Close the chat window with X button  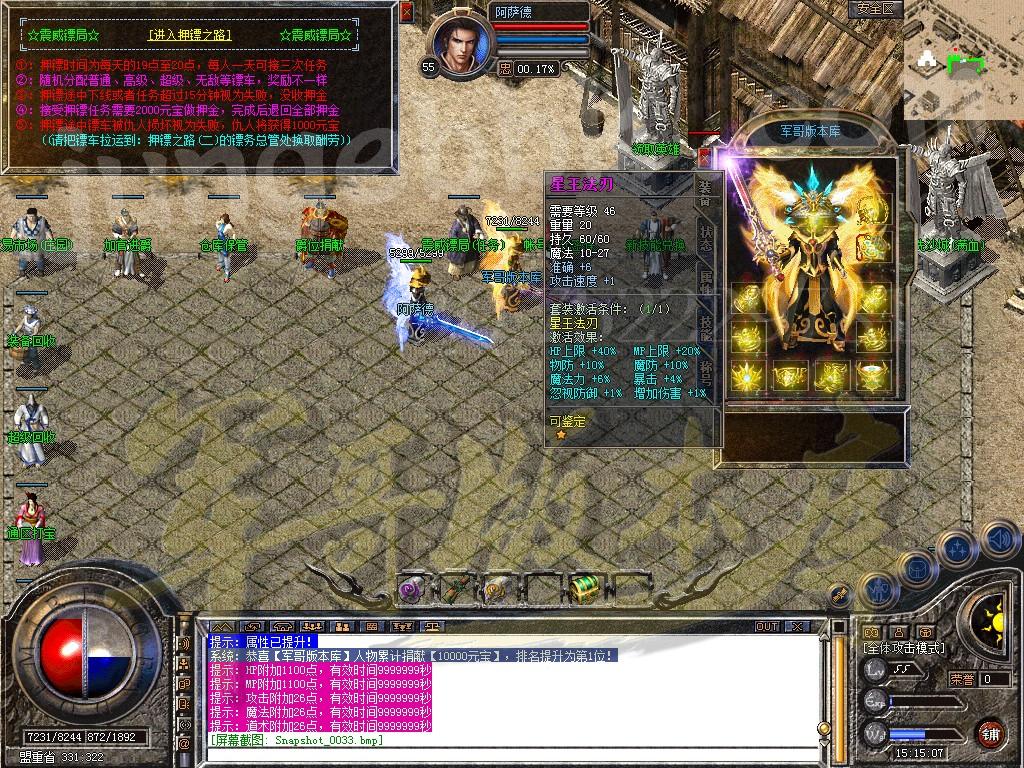click(x=796, y=626)
